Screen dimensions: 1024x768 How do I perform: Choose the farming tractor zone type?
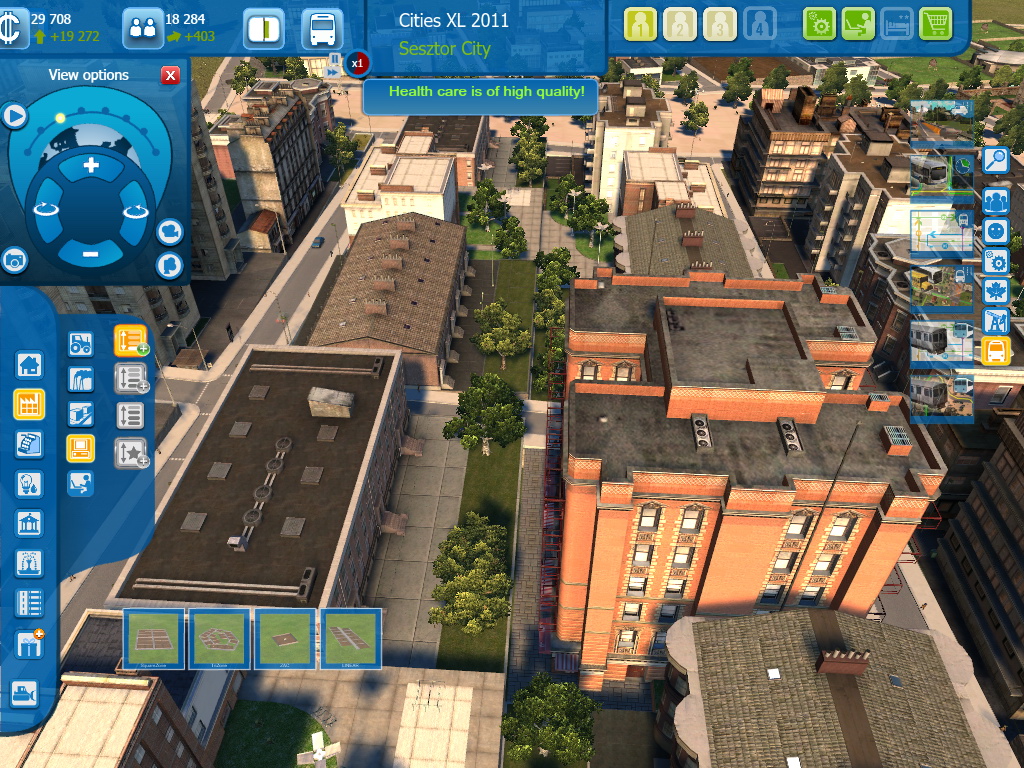[80, 345]
